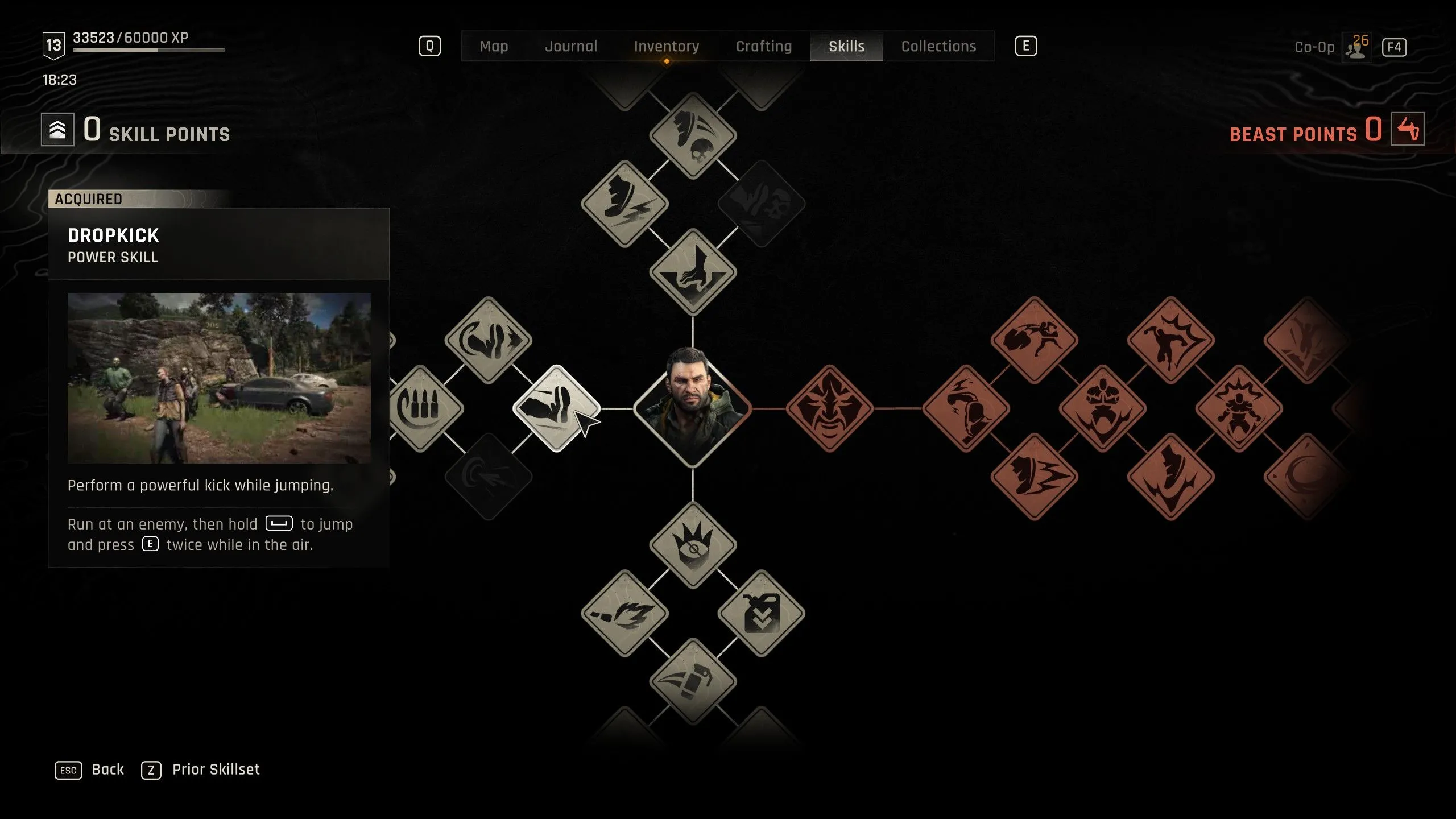Open the Crafting tab

763,46
